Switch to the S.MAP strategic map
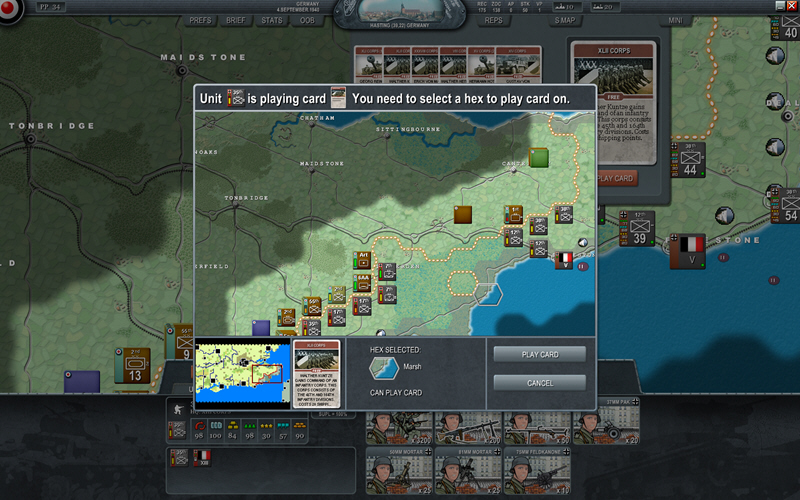 point(565,20)
